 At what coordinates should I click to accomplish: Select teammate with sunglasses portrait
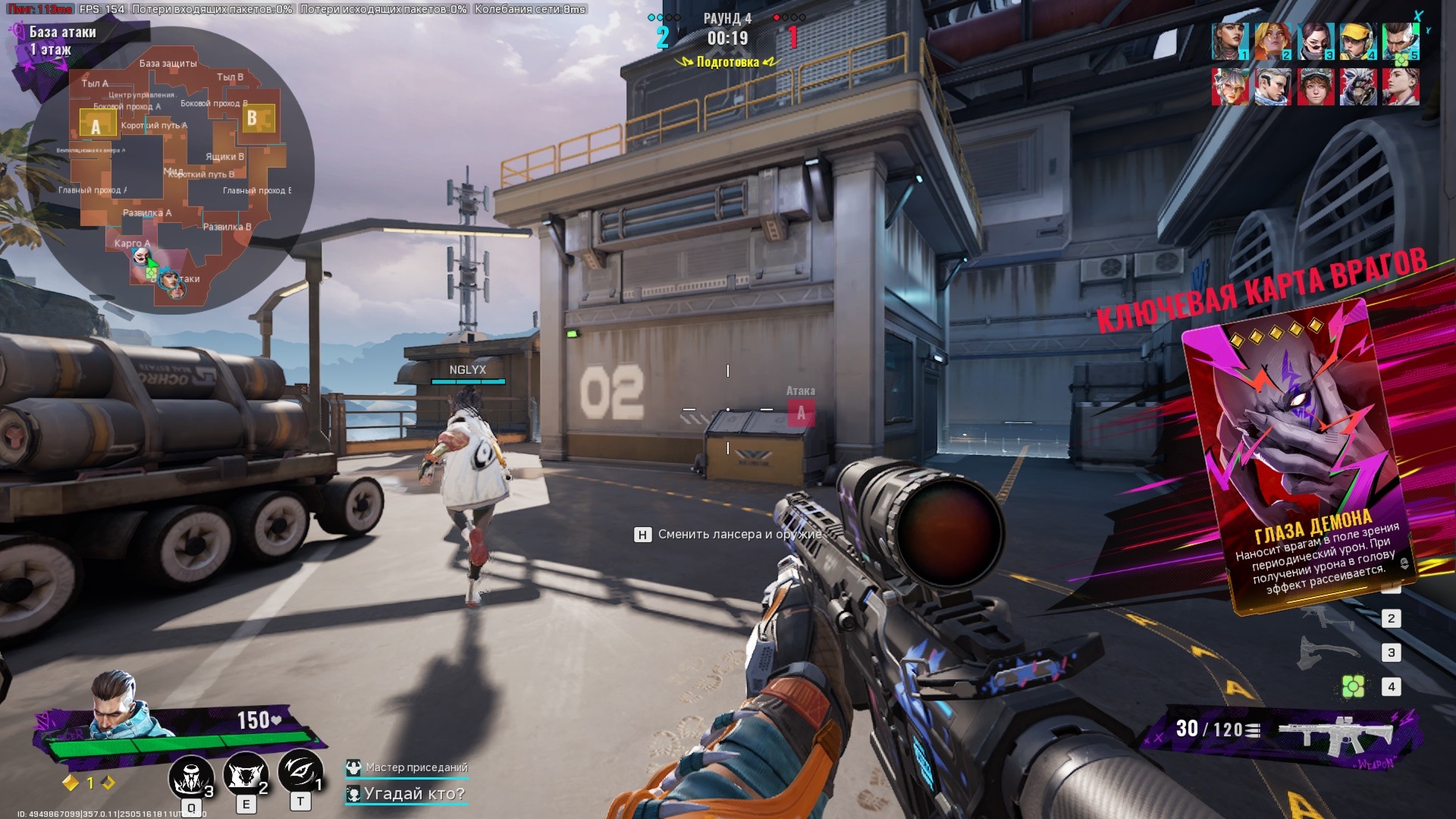tap(1315, 42)
